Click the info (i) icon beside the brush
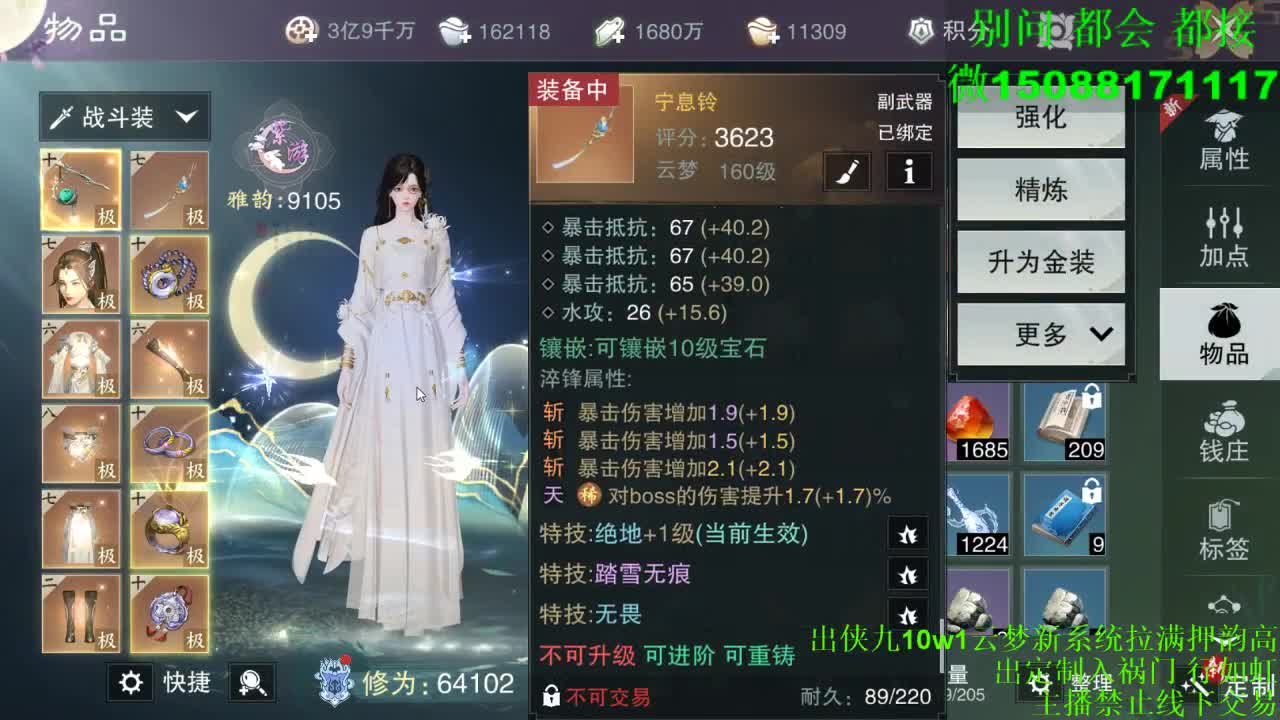The height and width of the screenshot is (720, 1280). 908,172
